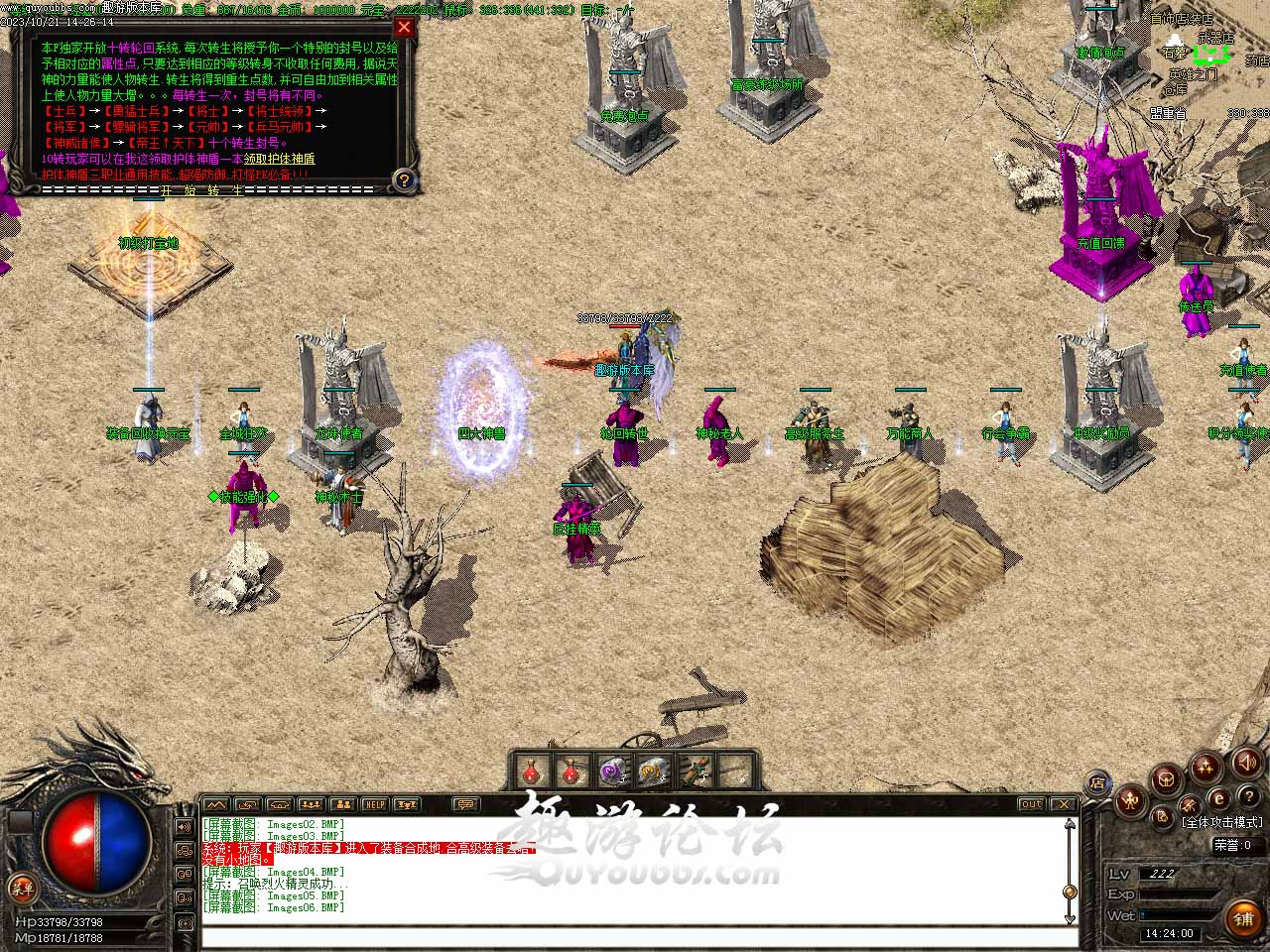Close the chat panel with its X button
This screenshot has width=1270, height=952.
click(x=1063, y=804)
